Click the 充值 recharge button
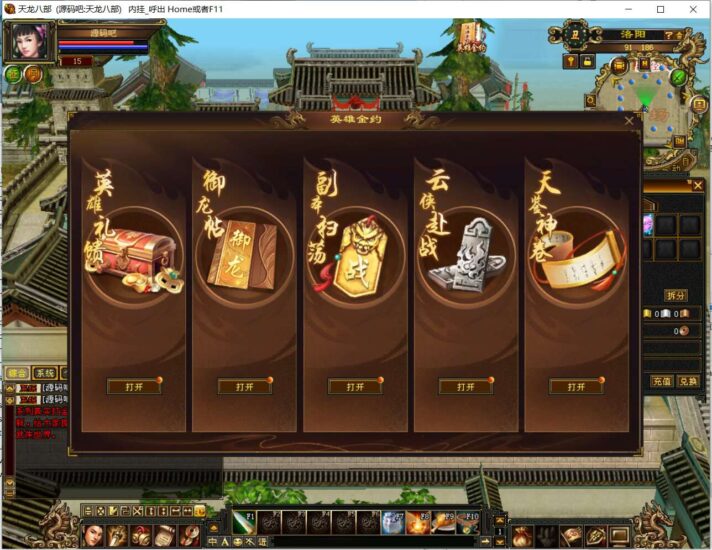 (662, 381)
